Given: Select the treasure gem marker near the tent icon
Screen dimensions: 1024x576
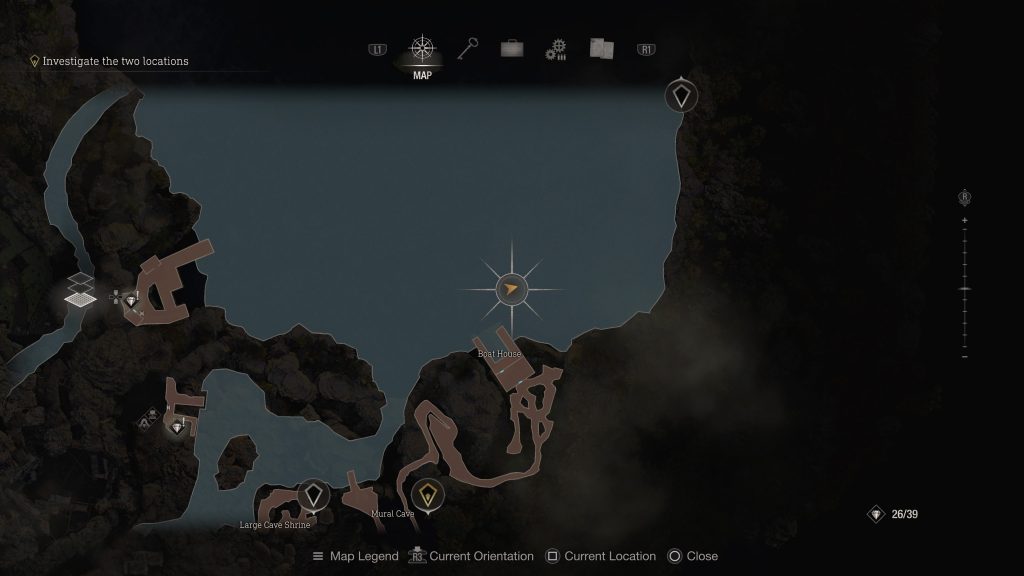Looking at the screenshot, I should click(178, 428).
